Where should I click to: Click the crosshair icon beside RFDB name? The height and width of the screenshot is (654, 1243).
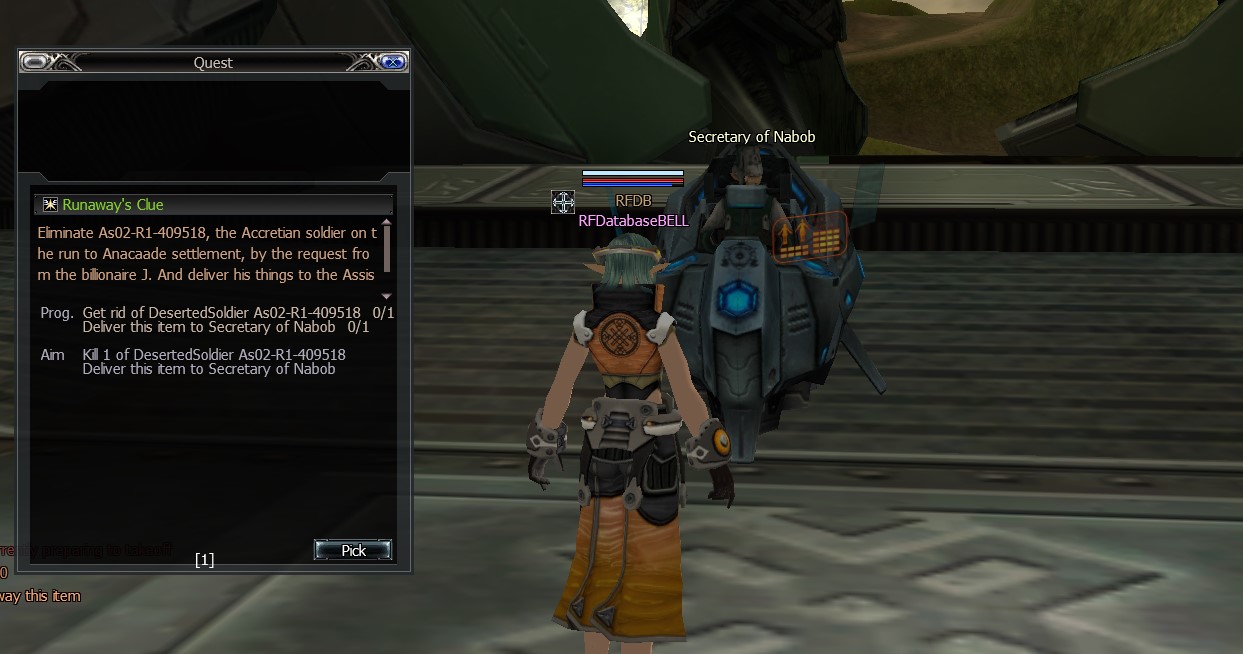tap(562, 202)
